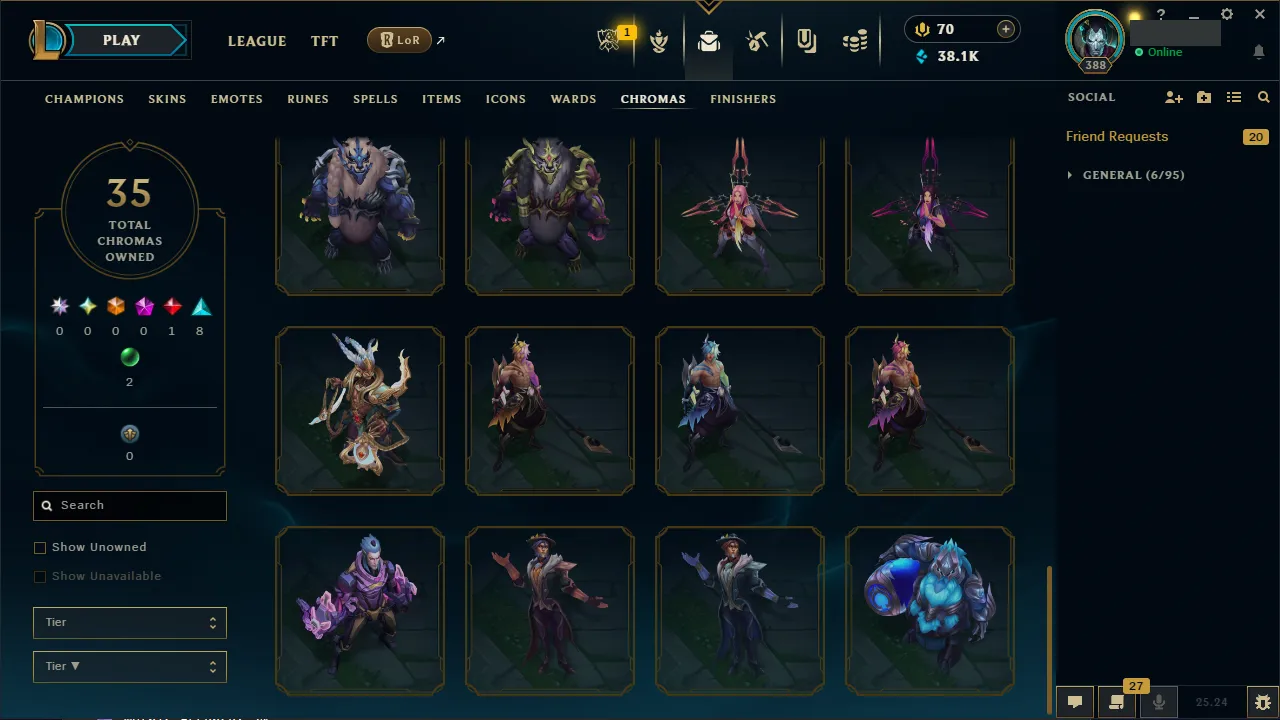
Task: Type in the Search field
Action: [129, 505]
